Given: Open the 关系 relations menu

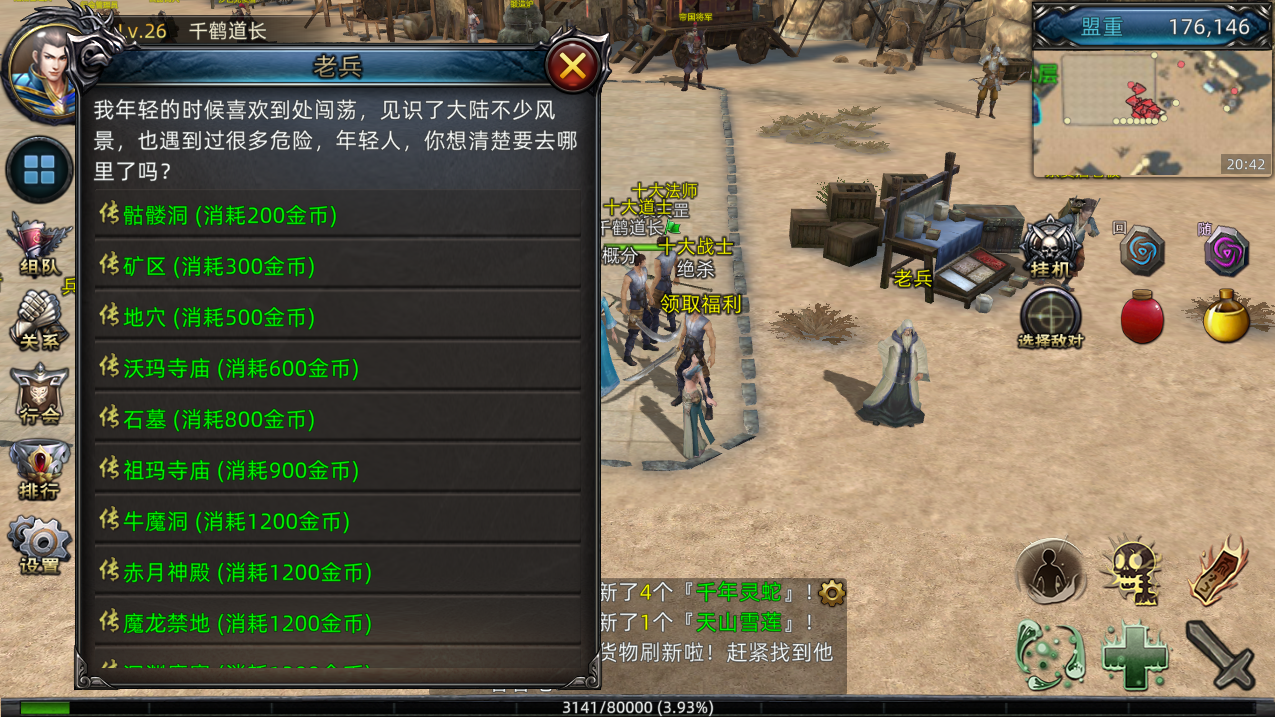Looking at the screenshot, I should [39, 320].
